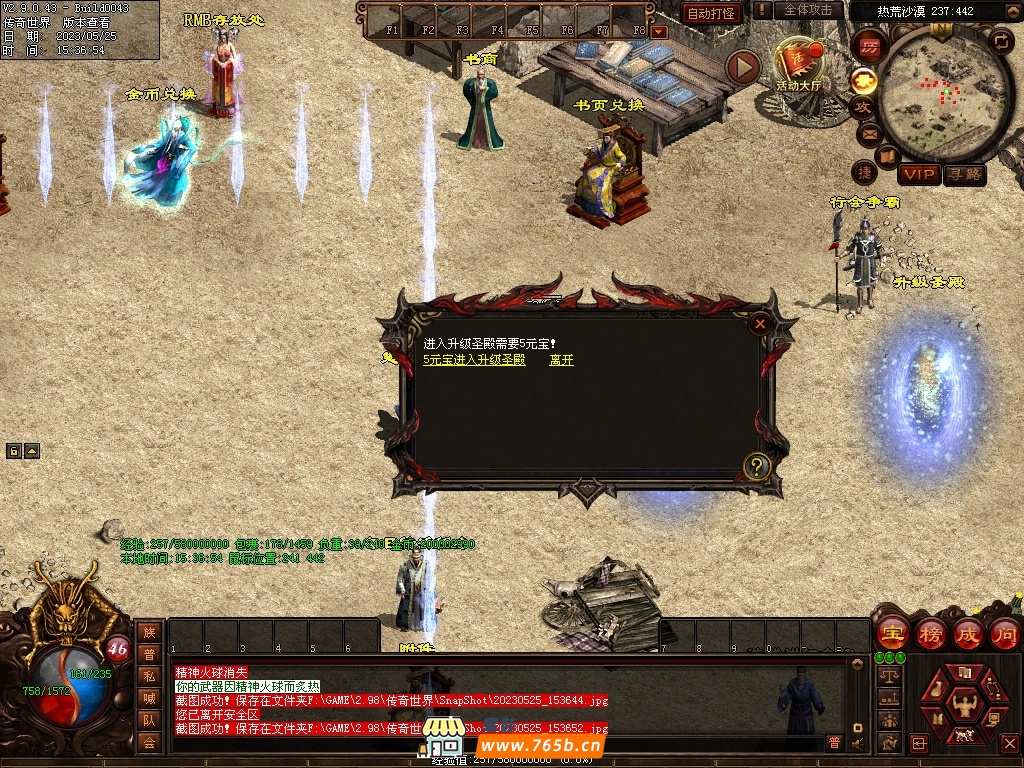1024x768 pixels.
Task: Switch chat to 队 team channel
Action: [x=149, y=720]
